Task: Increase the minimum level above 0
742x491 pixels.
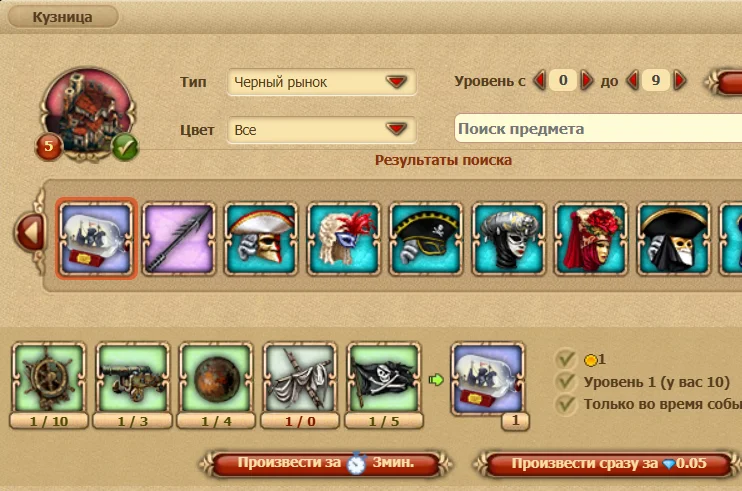Action: [587, 81]
